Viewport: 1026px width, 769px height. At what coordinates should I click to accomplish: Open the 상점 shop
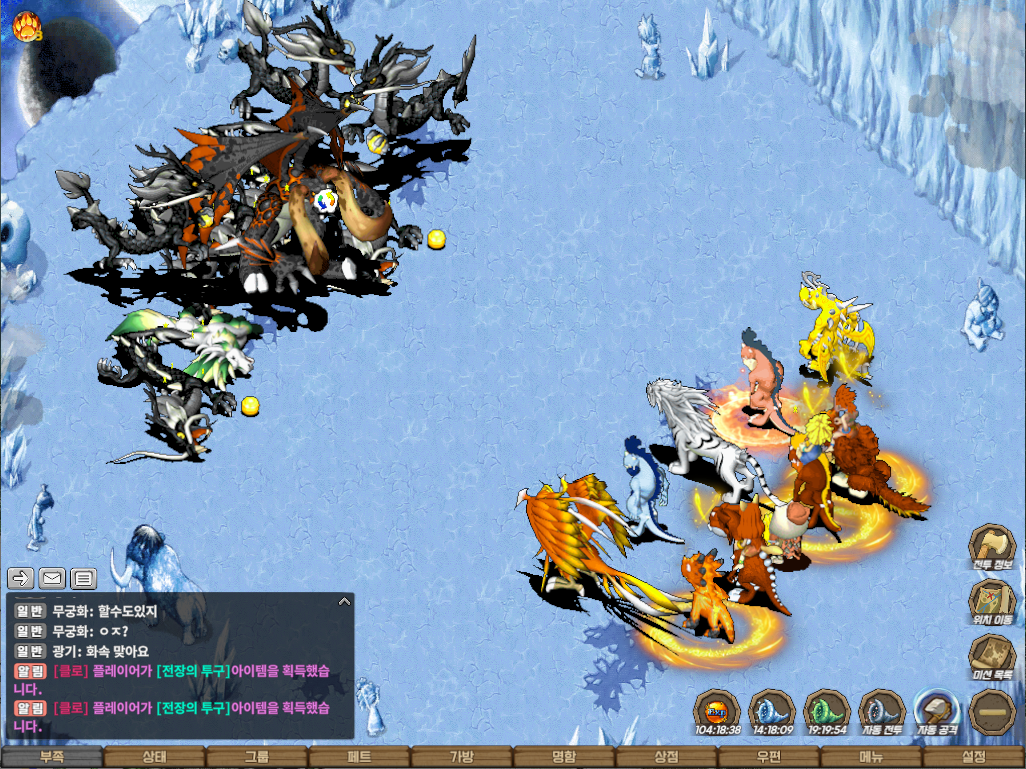point(666,758)
